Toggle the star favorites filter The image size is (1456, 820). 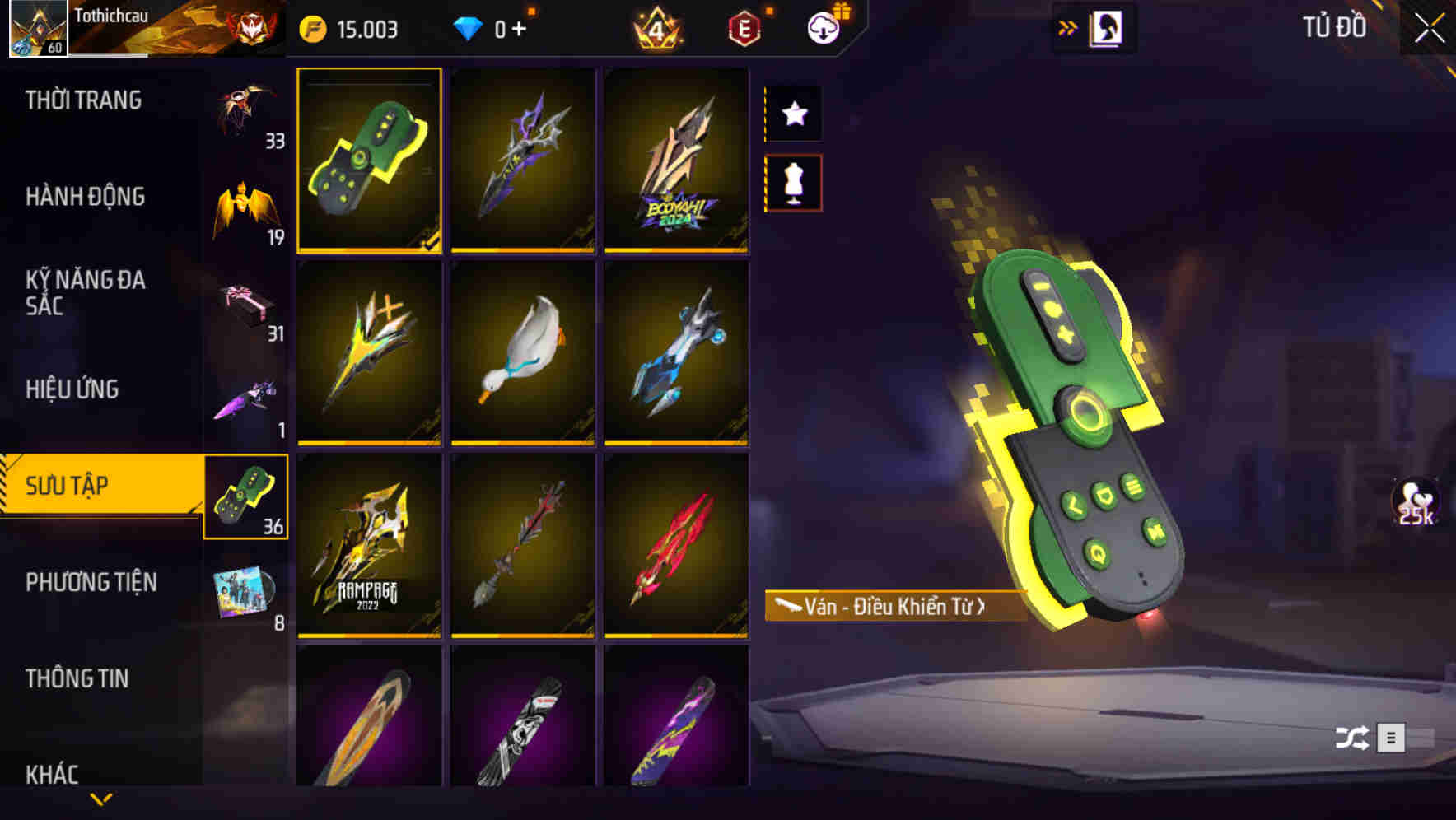click(793, 114)
